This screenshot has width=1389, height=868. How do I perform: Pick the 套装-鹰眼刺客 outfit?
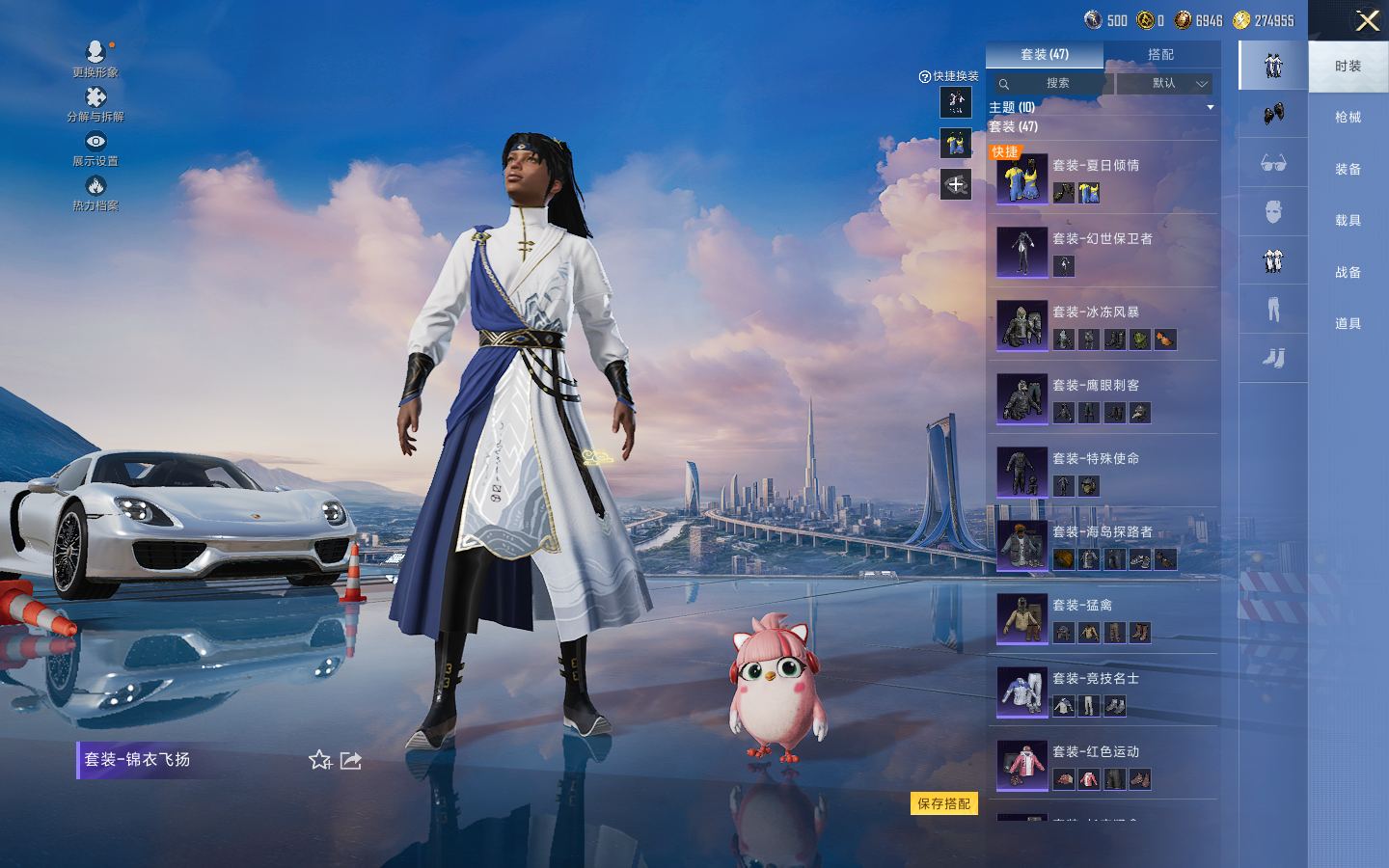tap(1103, 397)
